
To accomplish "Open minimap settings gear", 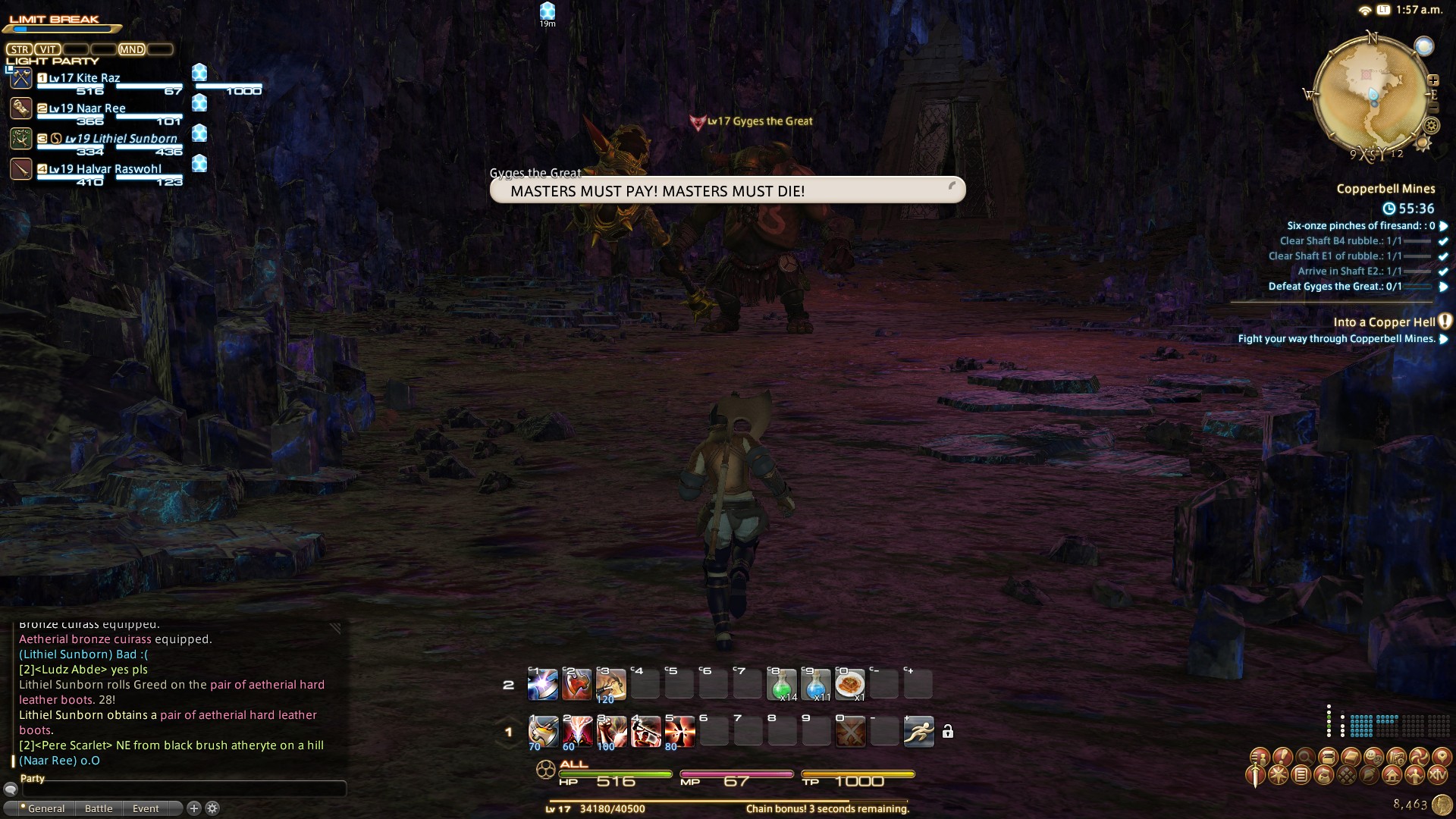I will pos(1432,127).
